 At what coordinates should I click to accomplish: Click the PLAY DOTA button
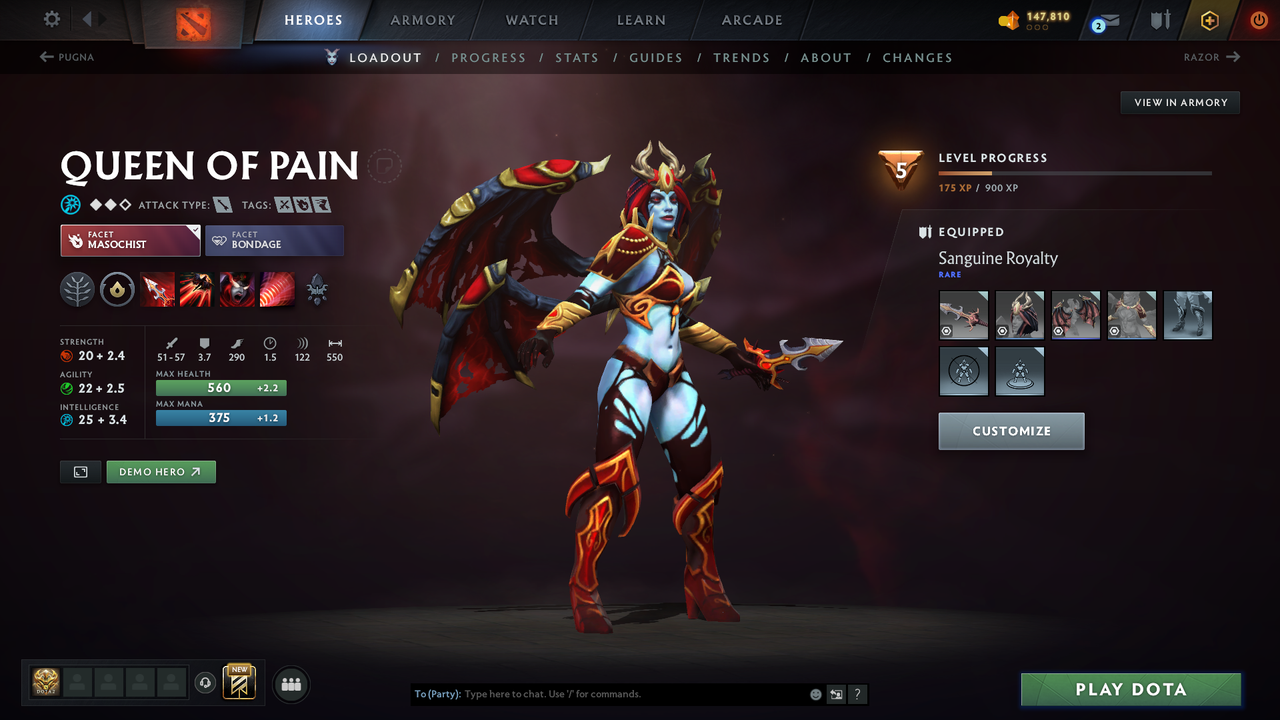pyautogui.click(x=1130, y=689)
